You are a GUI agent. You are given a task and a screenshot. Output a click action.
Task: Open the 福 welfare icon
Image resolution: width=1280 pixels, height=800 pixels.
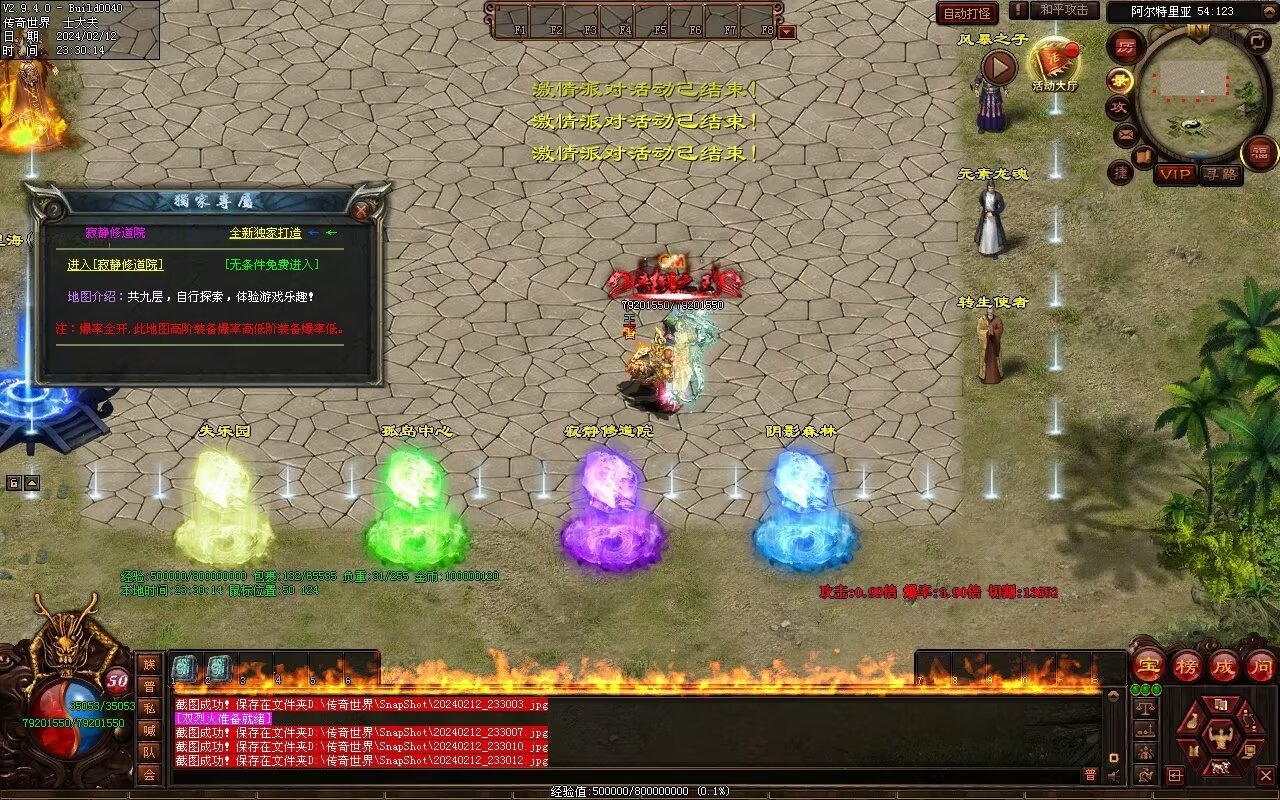coord(1259,153)
